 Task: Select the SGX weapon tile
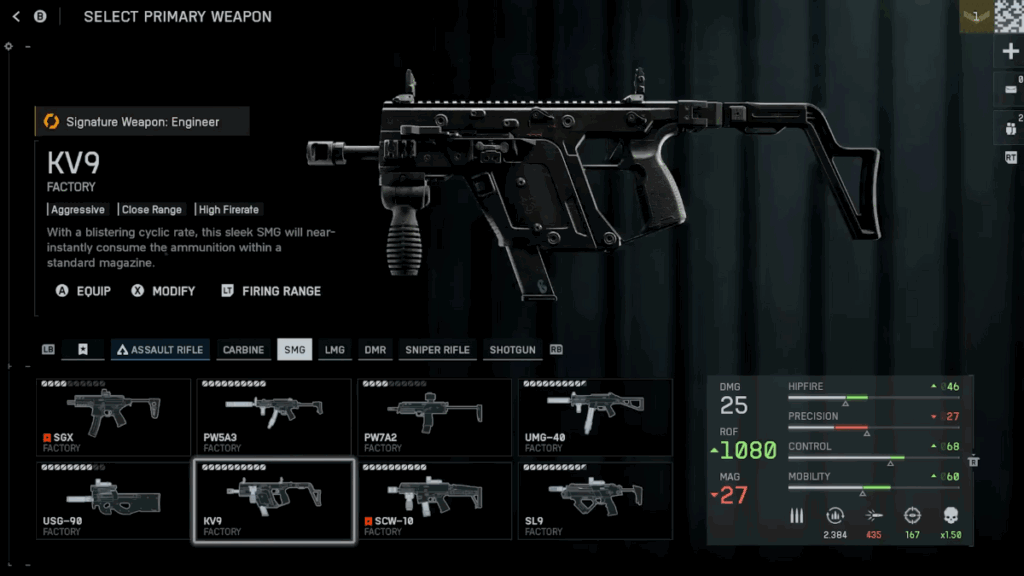click(113, 416)
